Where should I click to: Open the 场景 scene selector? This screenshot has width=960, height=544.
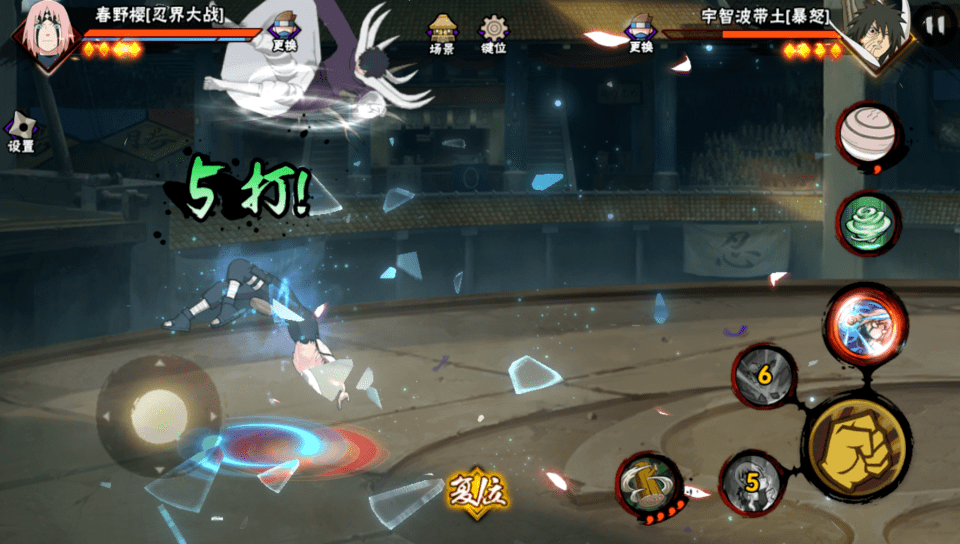(442, 33)
